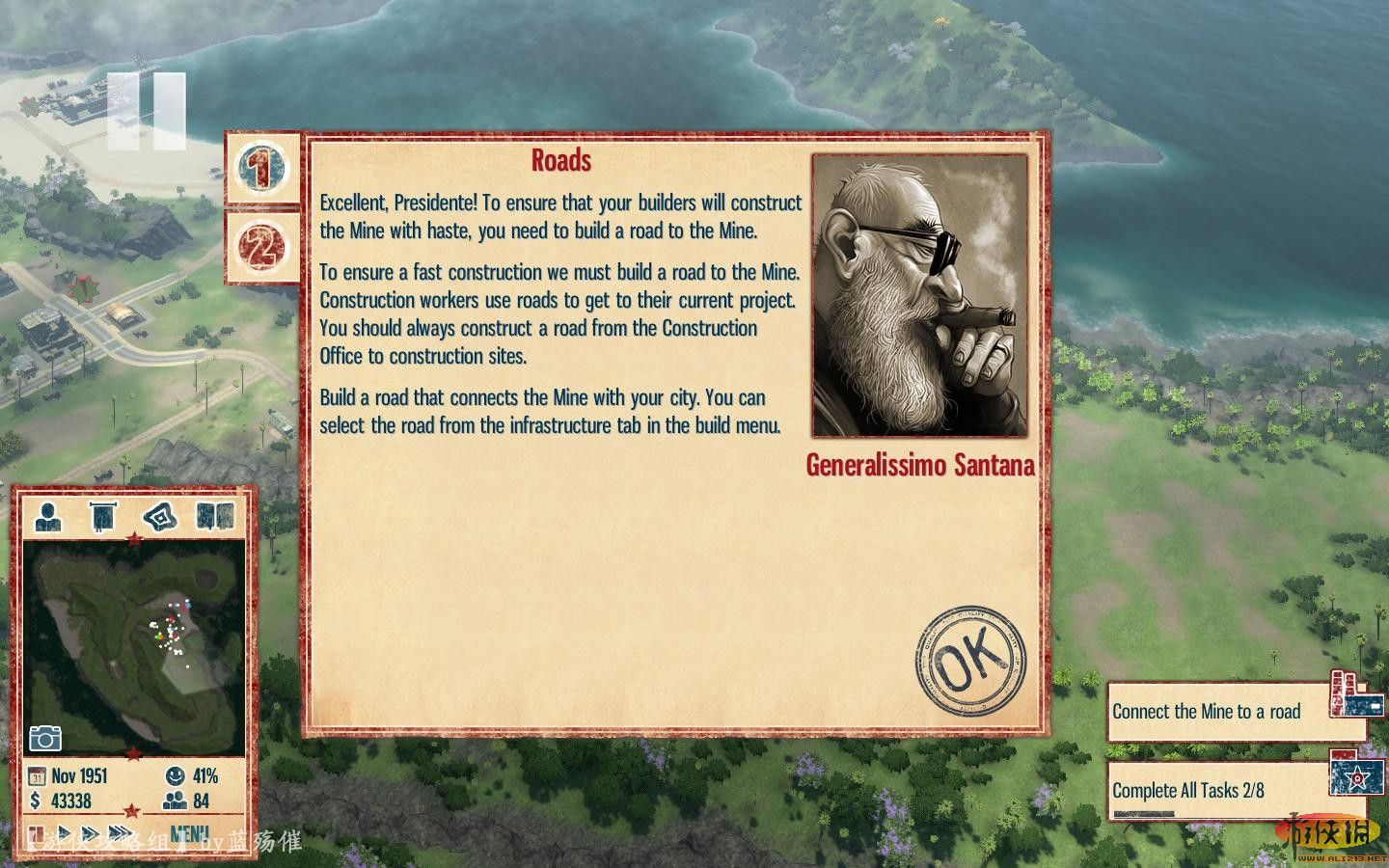Confirm the Roads briefing with OK stamp
Viewport: 1389px width, 868px height.
(x=970, y=662)
